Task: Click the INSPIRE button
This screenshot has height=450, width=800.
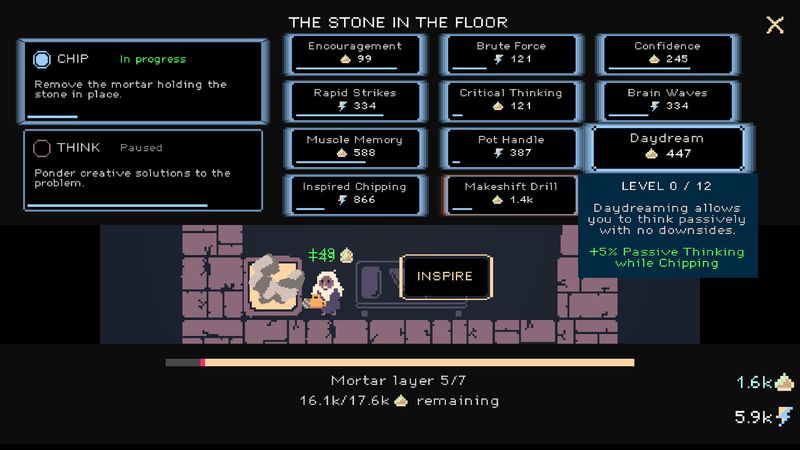Action: (x=445, y=276)
